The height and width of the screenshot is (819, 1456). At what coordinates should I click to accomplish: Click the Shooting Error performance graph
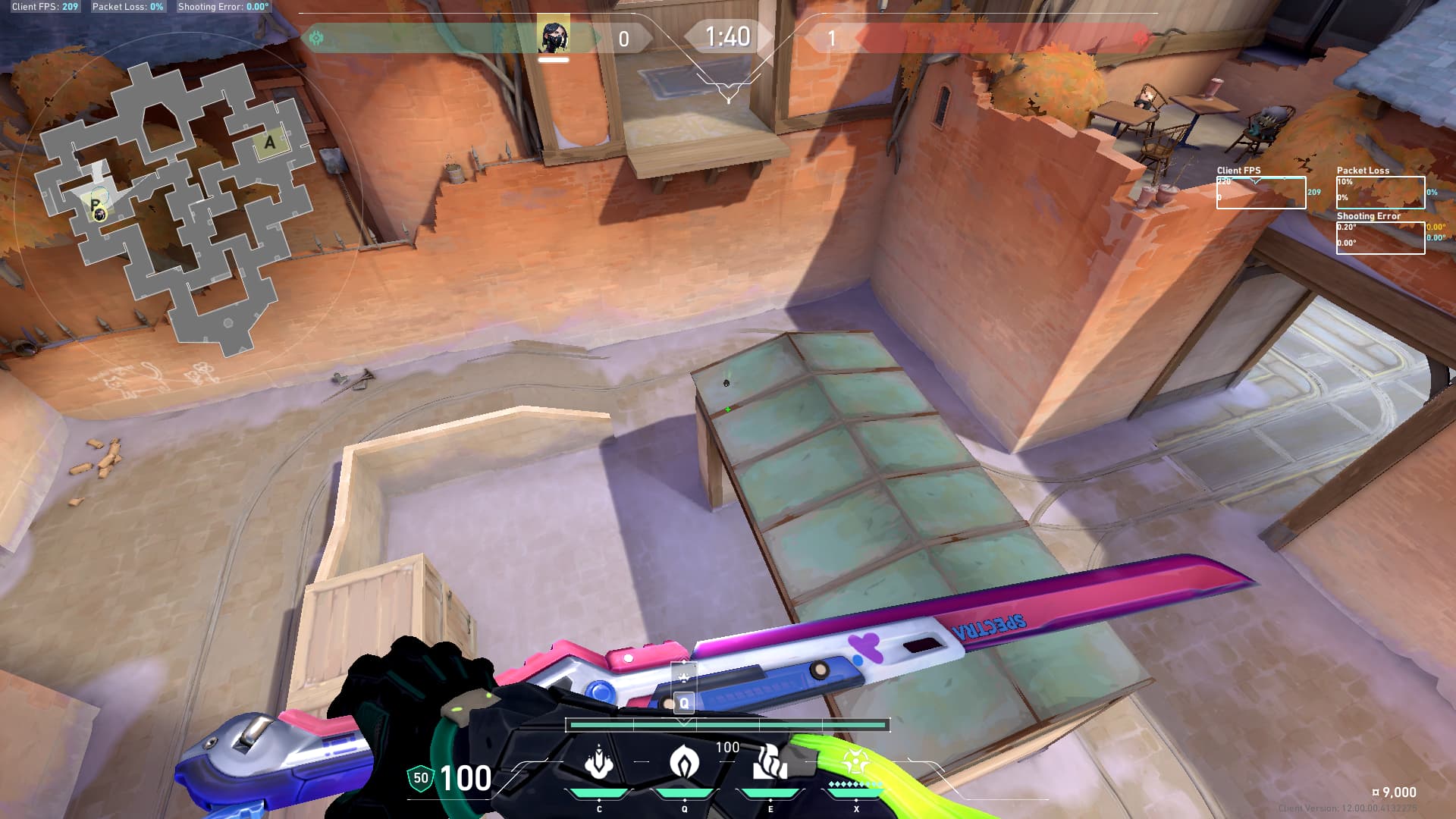coord(1380,238)
